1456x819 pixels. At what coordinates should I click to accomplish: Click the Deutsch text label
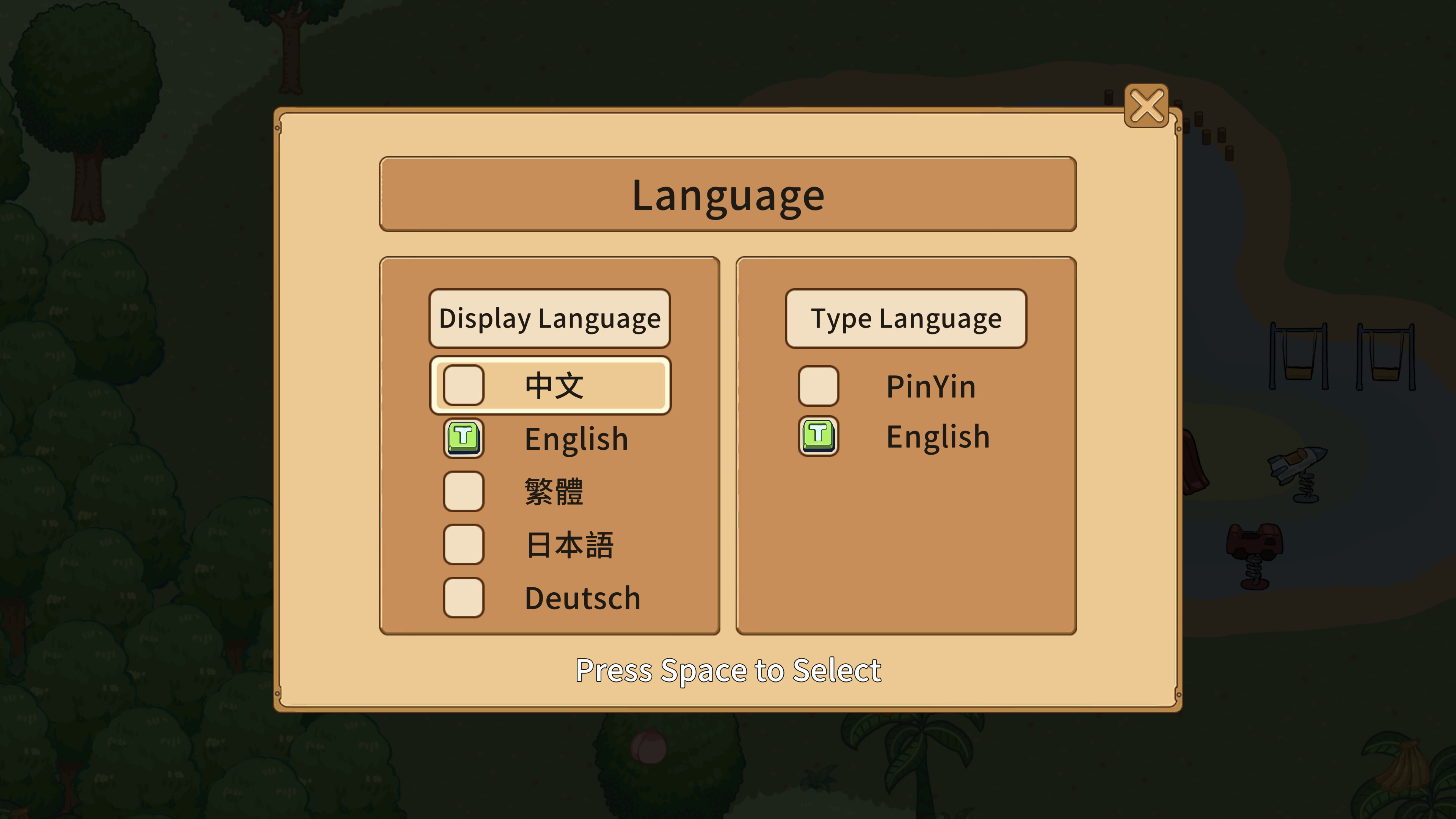coord(582,598)
